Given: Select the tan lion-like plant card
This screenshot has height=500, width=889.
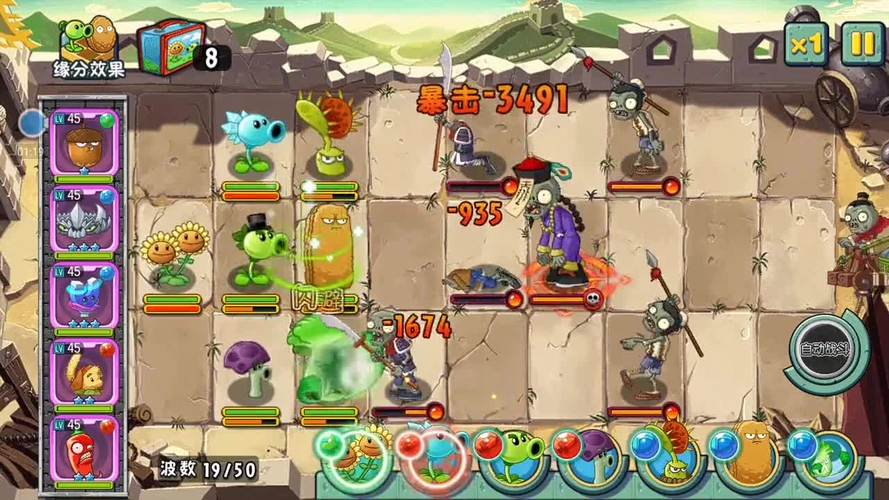Looking at the screenshot, I should point(84,373).
